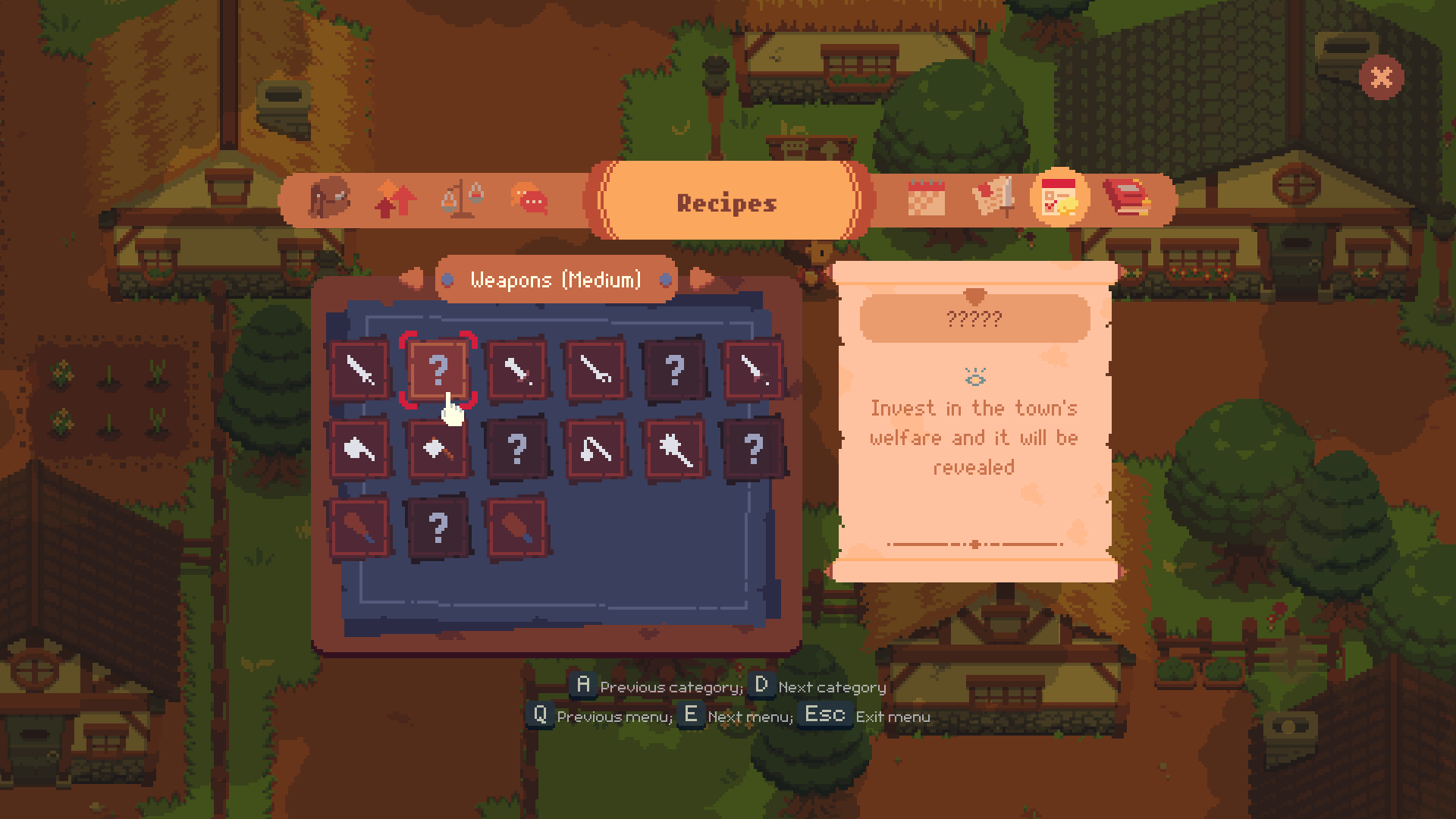Image resolution: width=1456 pixels, height=819 pixels.
Task: Open the recipe checklist coin icon
Action: [x=1061, y=199]
